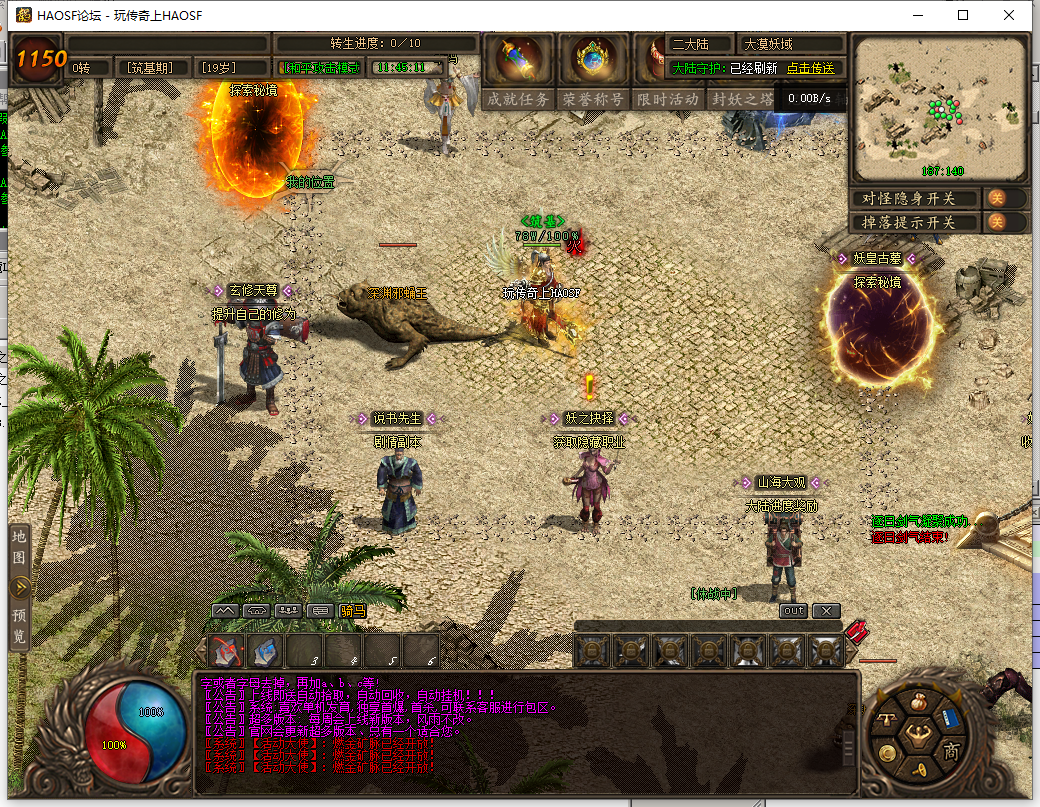The height and width of the screenshot is (807, 1040).
Task: Open the 成就任务 achievement quests panel
Action: pyautogui.click(x=518, y=99)
